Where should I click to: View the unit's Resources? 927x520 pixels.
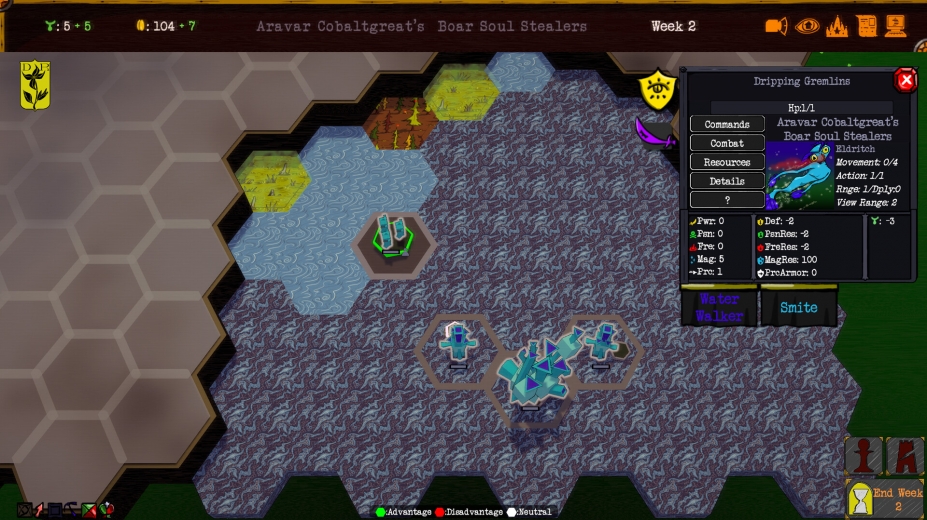tap(727, 162)
